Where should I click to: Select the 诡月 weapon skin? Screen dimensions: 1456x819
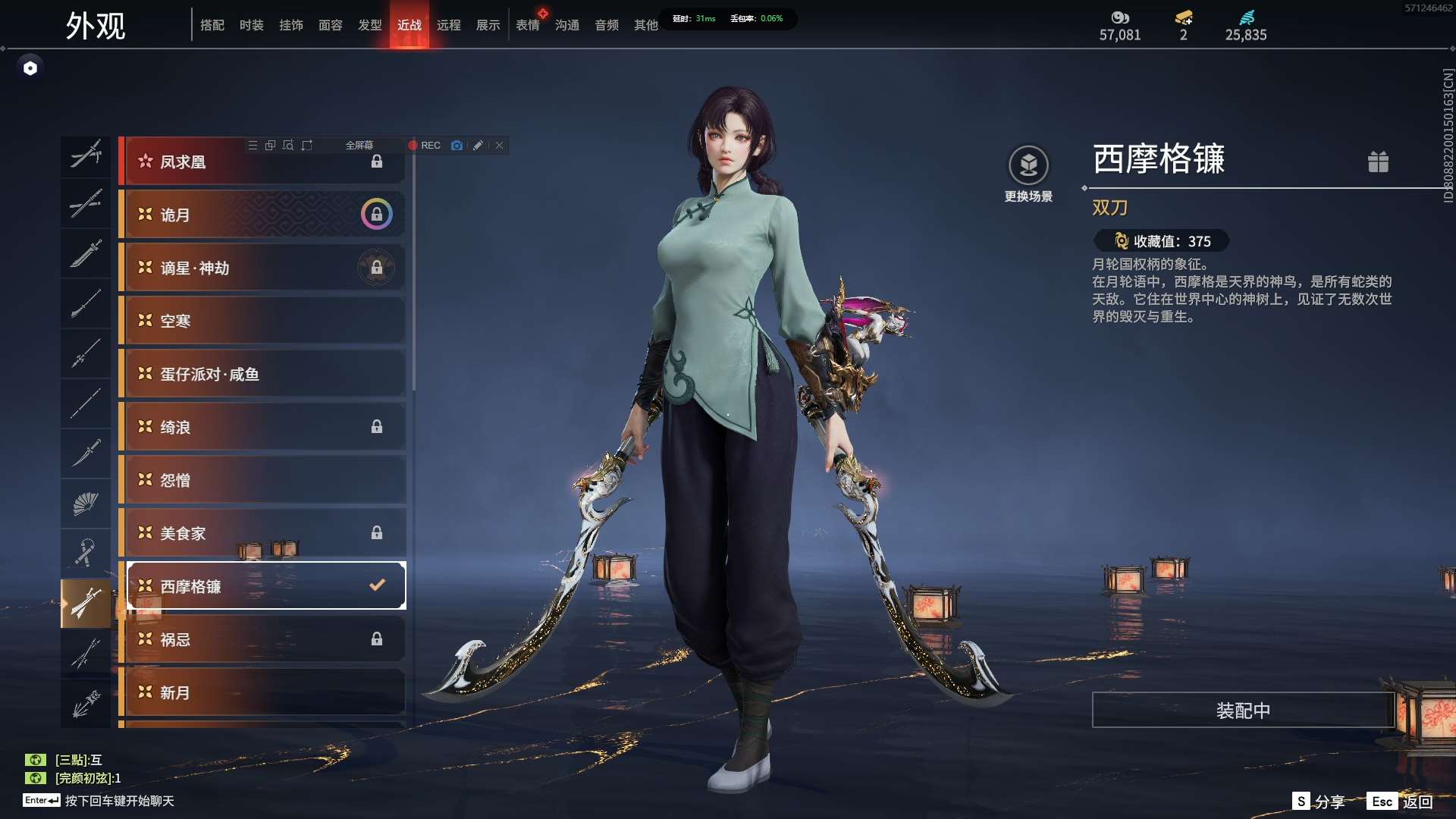262,215
